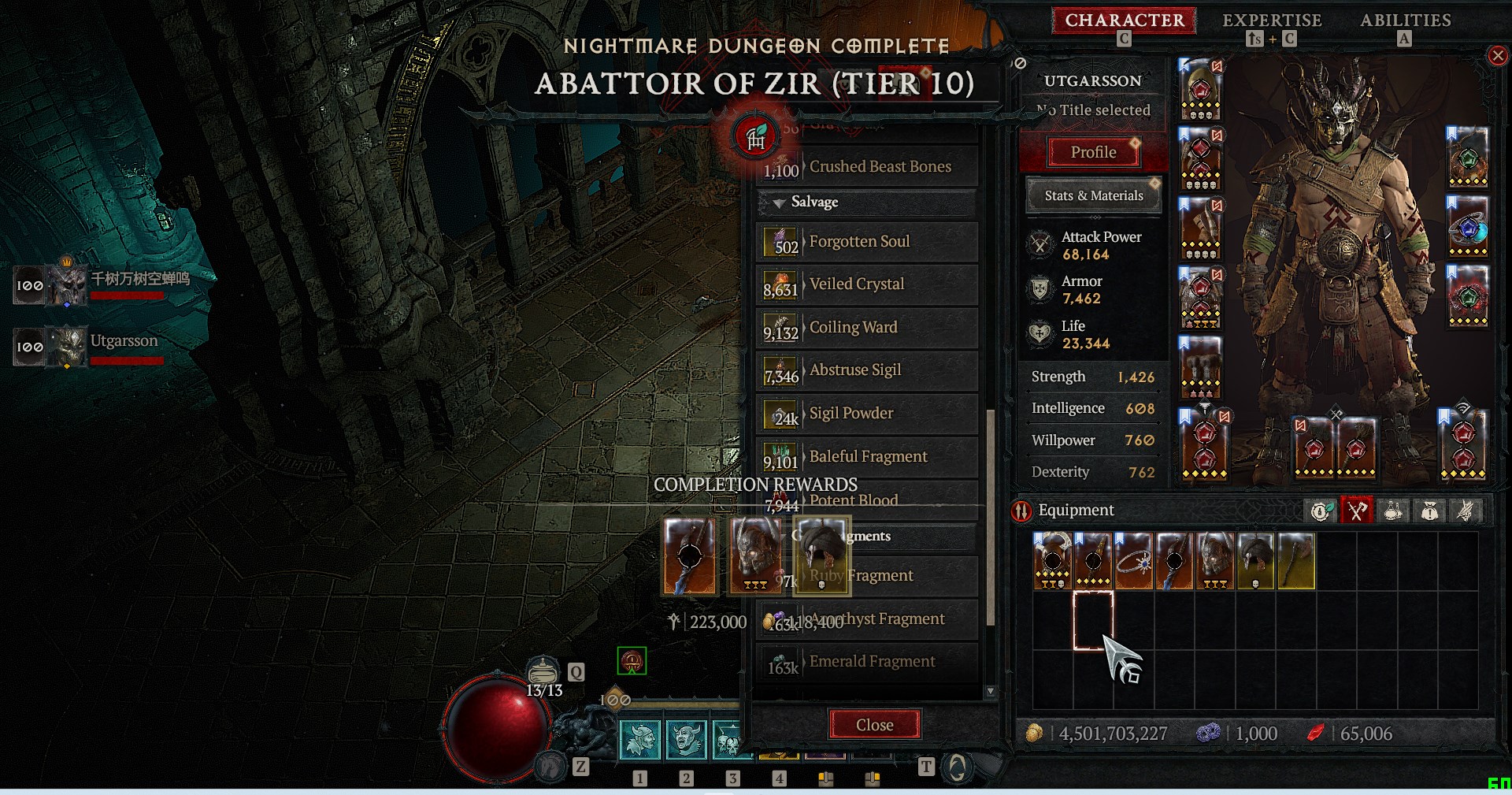Image resolution: width=1512 pixels, height=795 pixels.
Task: Open the player Profile
Action: point(1093,152)
